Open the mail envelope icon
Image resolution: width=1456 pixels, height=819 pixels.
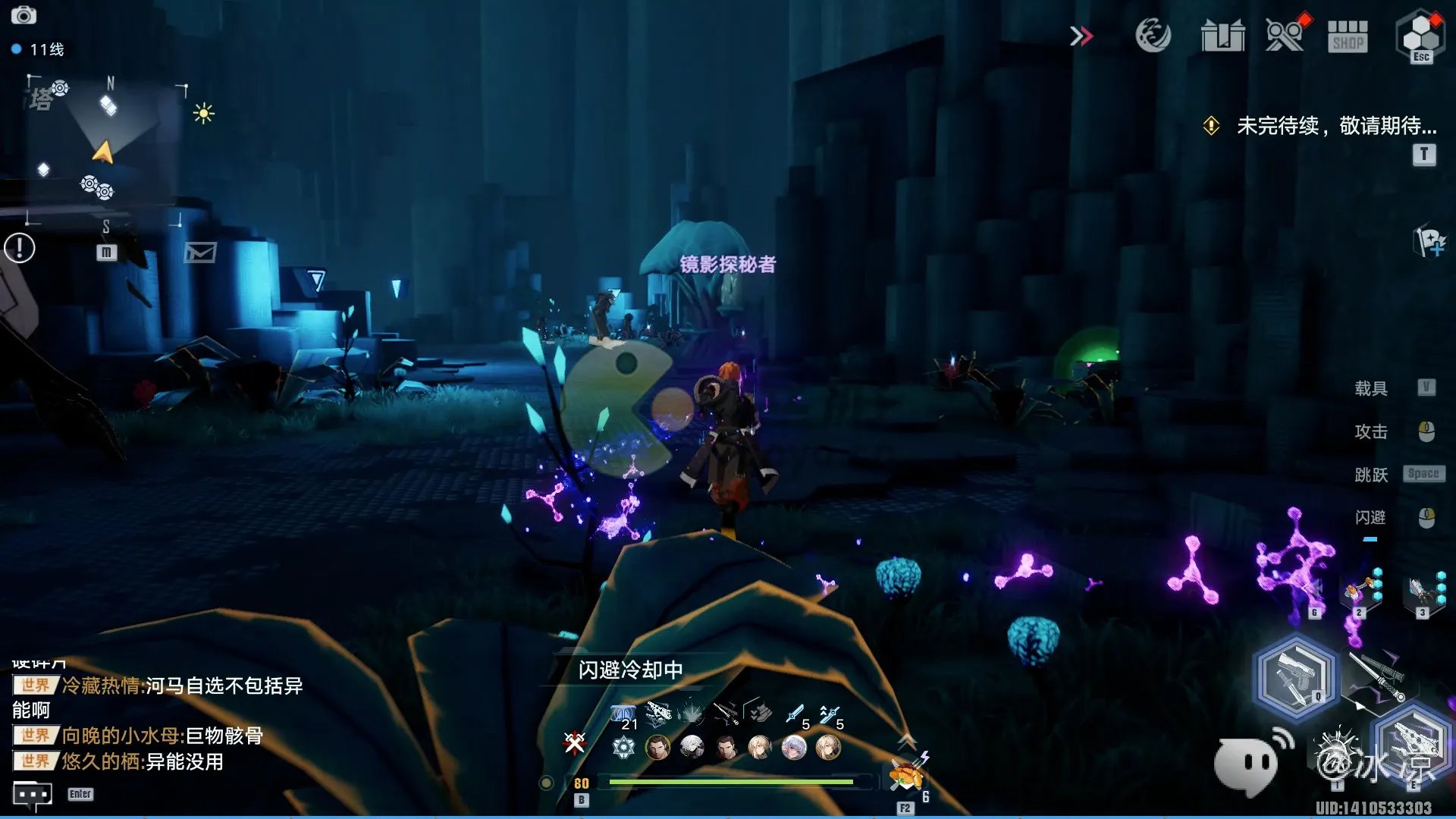pyautogui.click(x=200, y=253)
